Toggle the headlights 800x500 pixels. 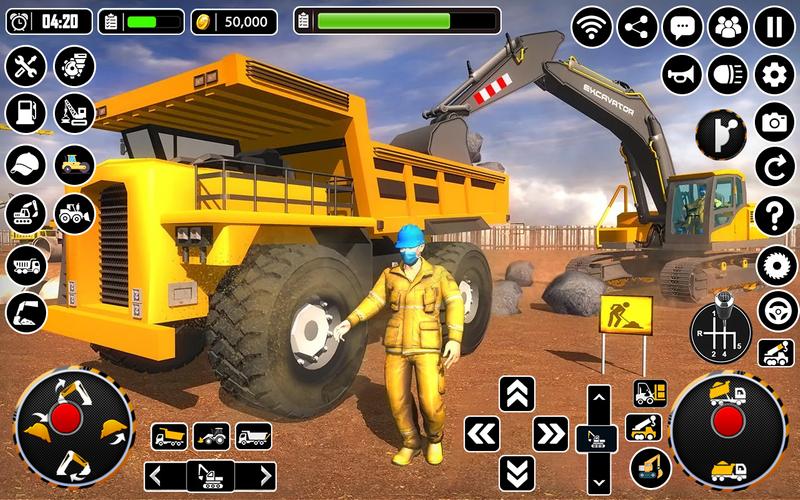tap(728, 73)
